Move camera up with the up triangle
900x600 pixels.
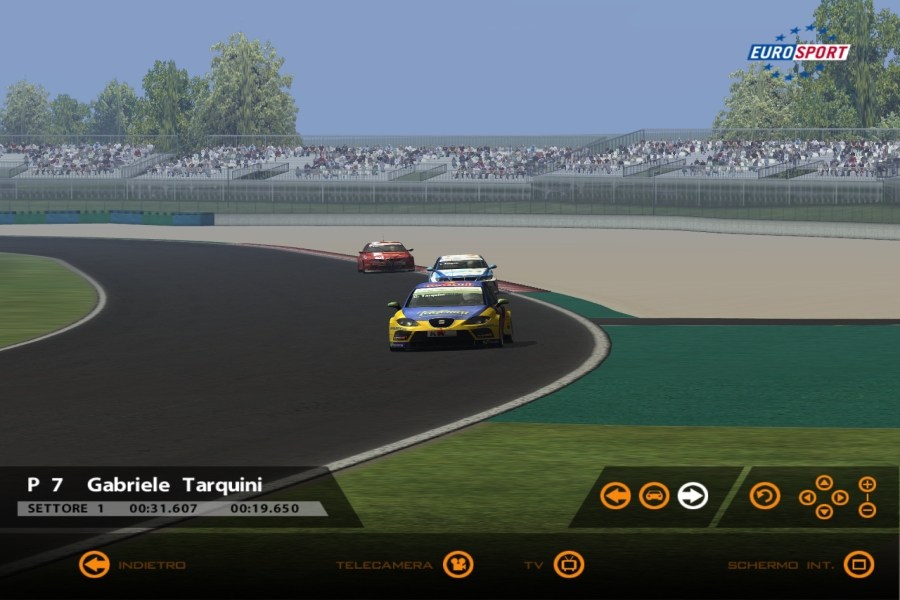click(x=823, y=483)
